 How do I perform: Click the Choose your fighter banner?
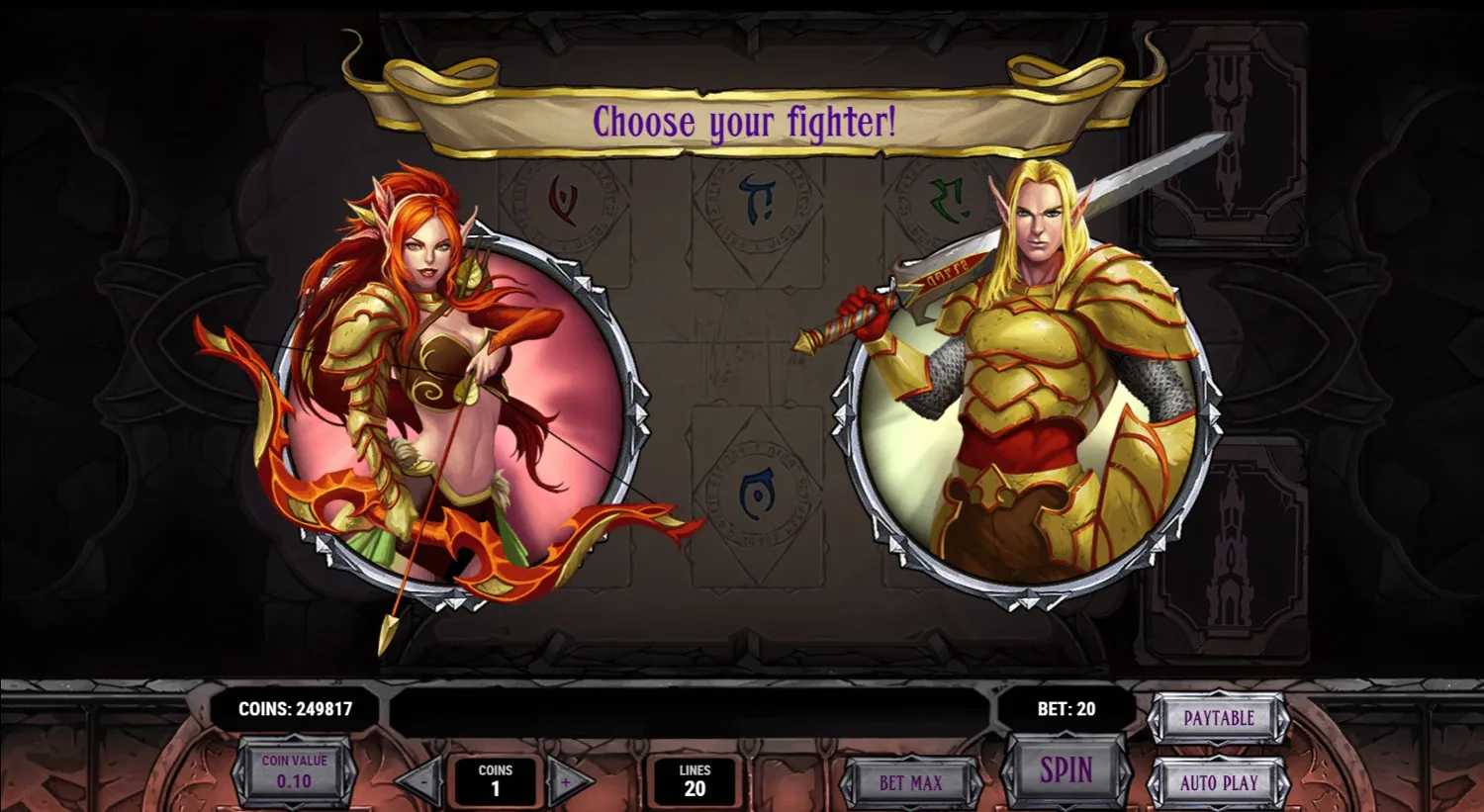tap(744, 122)
